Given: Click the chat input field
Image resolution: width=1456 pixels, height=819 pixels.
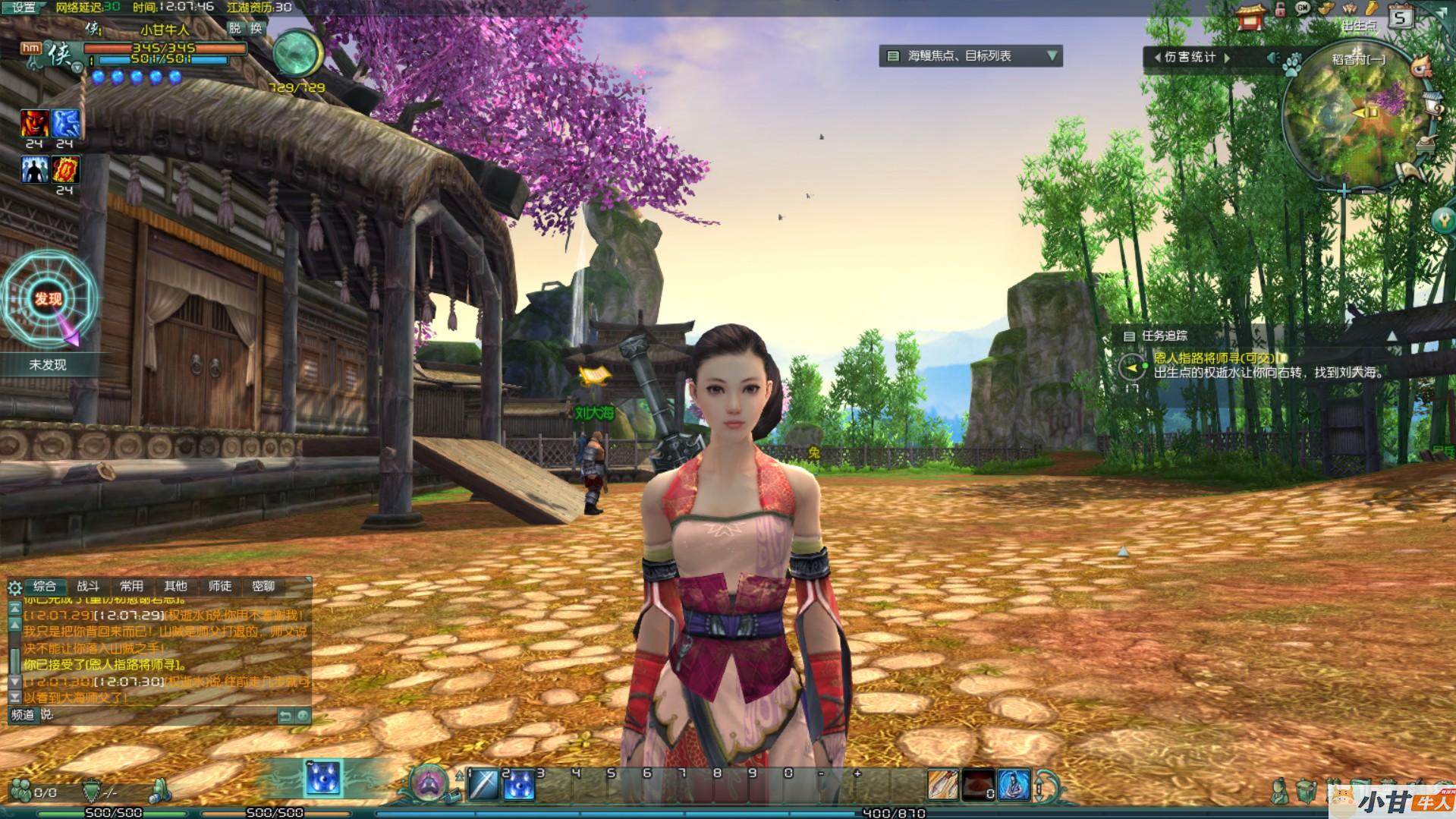Looking at the screenshot, I should tap(159, 715).
